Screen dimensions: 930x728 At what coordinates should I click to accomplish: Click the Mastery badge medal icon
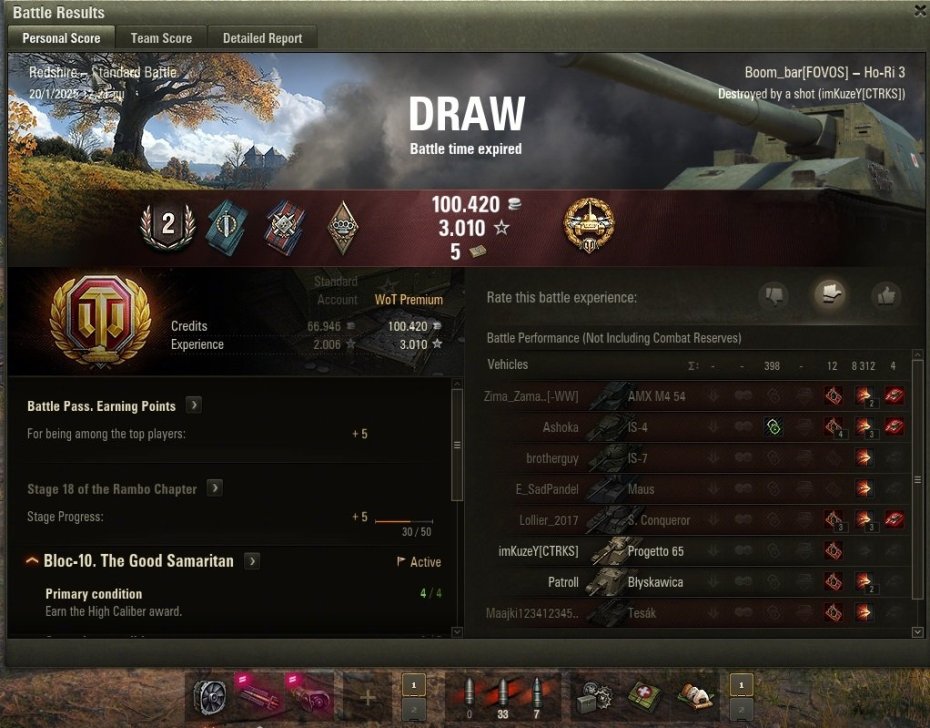coord(589,224)
